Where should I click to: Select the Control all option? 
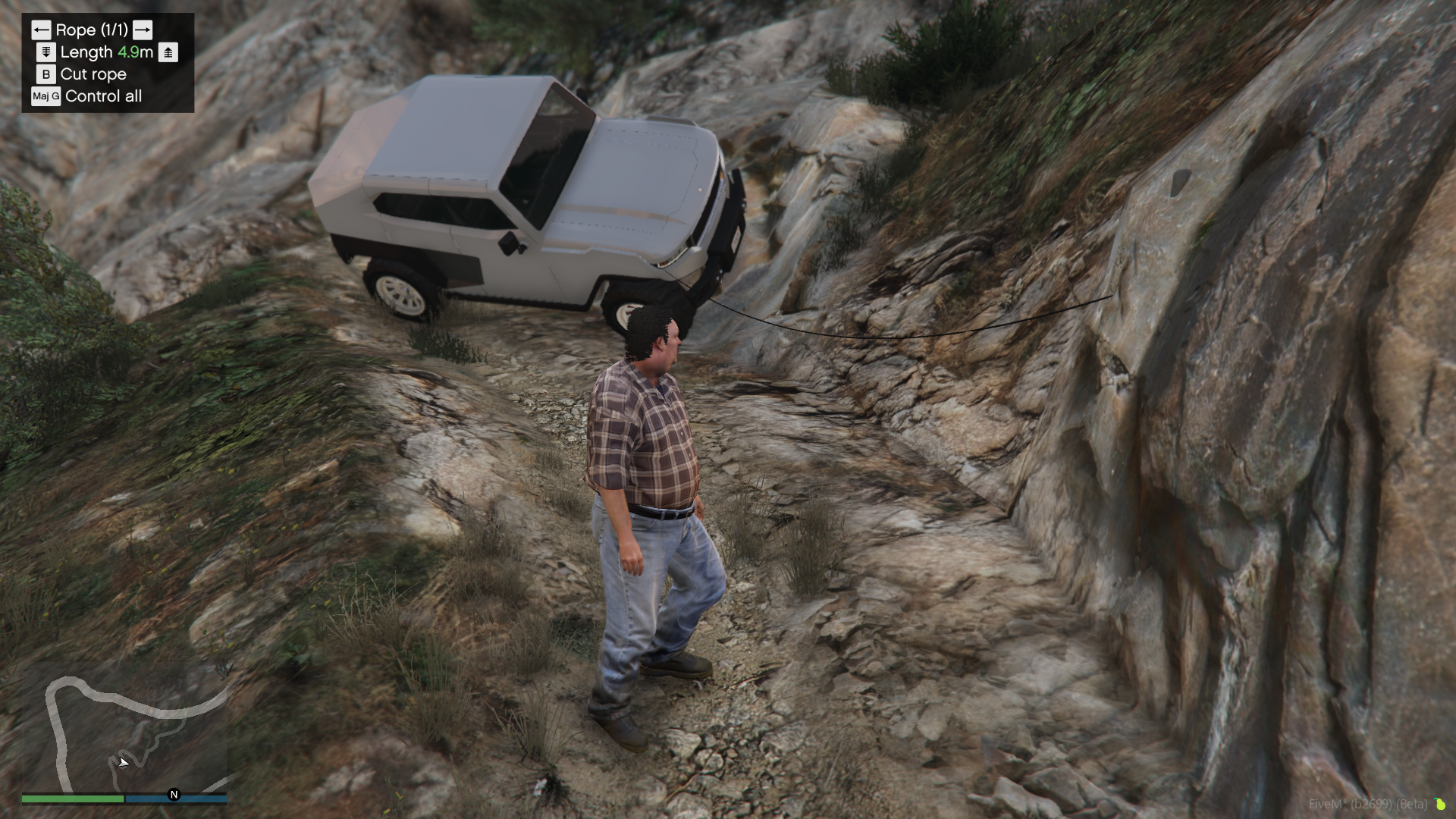tap(103, 96)
